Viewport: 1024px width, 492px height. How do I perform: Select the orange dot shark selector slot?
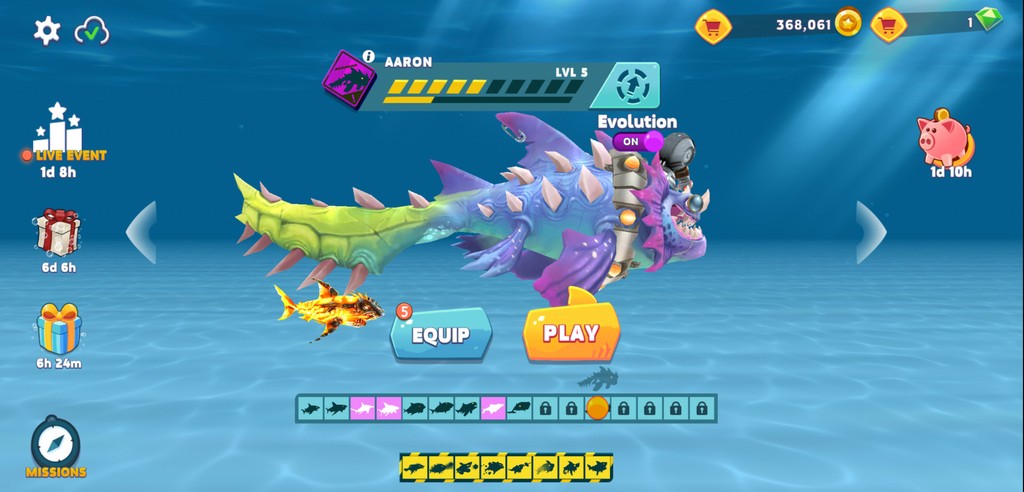[x=597, y=408]
